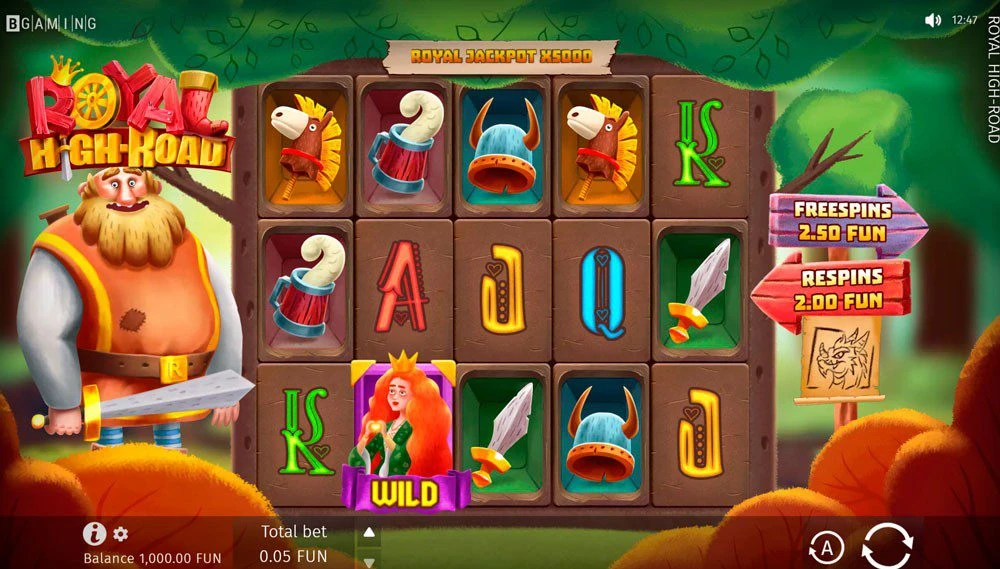1000x569 pixels.
Task: Open the settings gear menu
Action: click(x=121, y=534)
